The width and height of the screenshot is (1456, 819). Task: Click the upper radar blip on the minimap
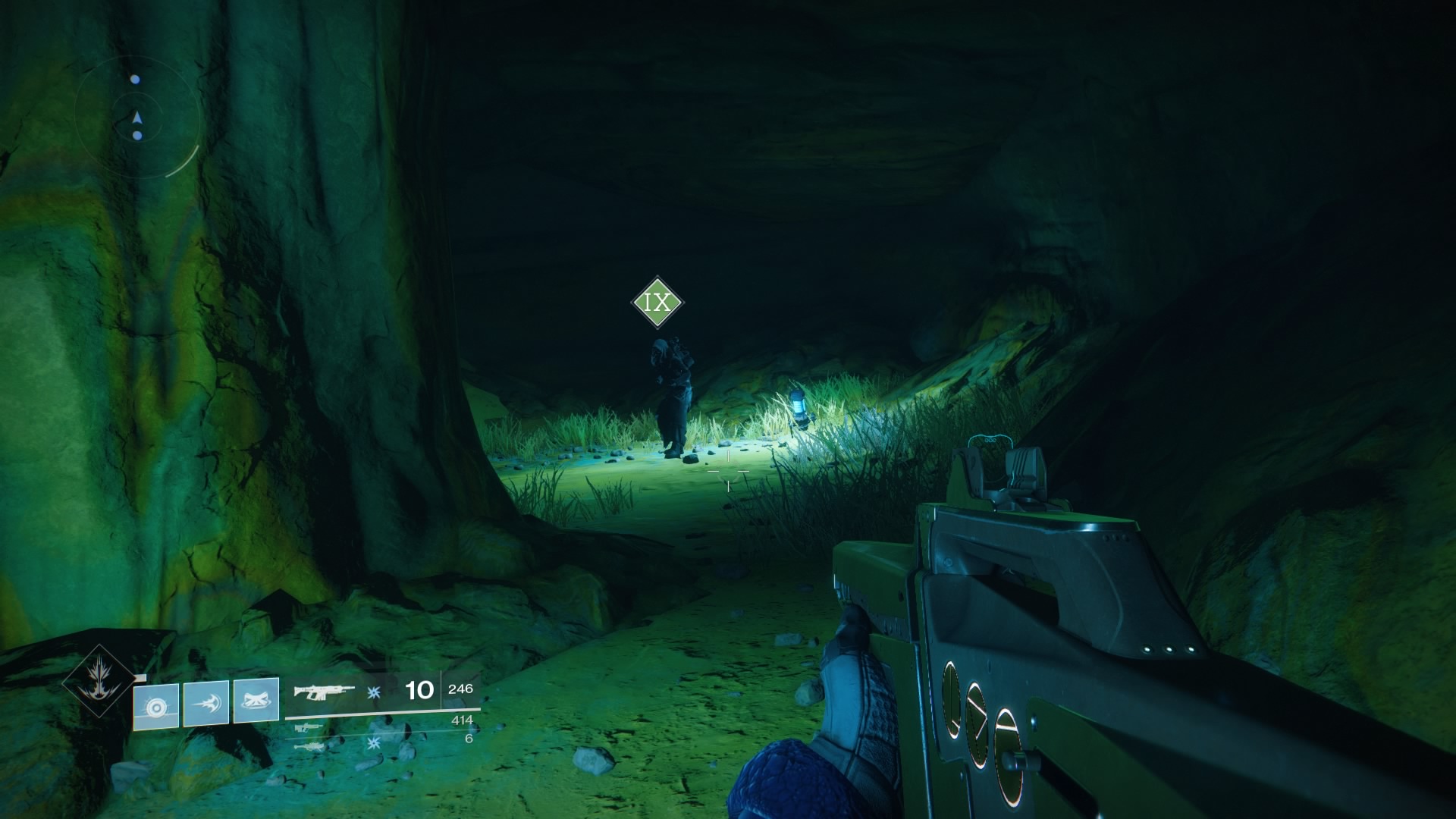pyautogui.click(x=135, y=79)
